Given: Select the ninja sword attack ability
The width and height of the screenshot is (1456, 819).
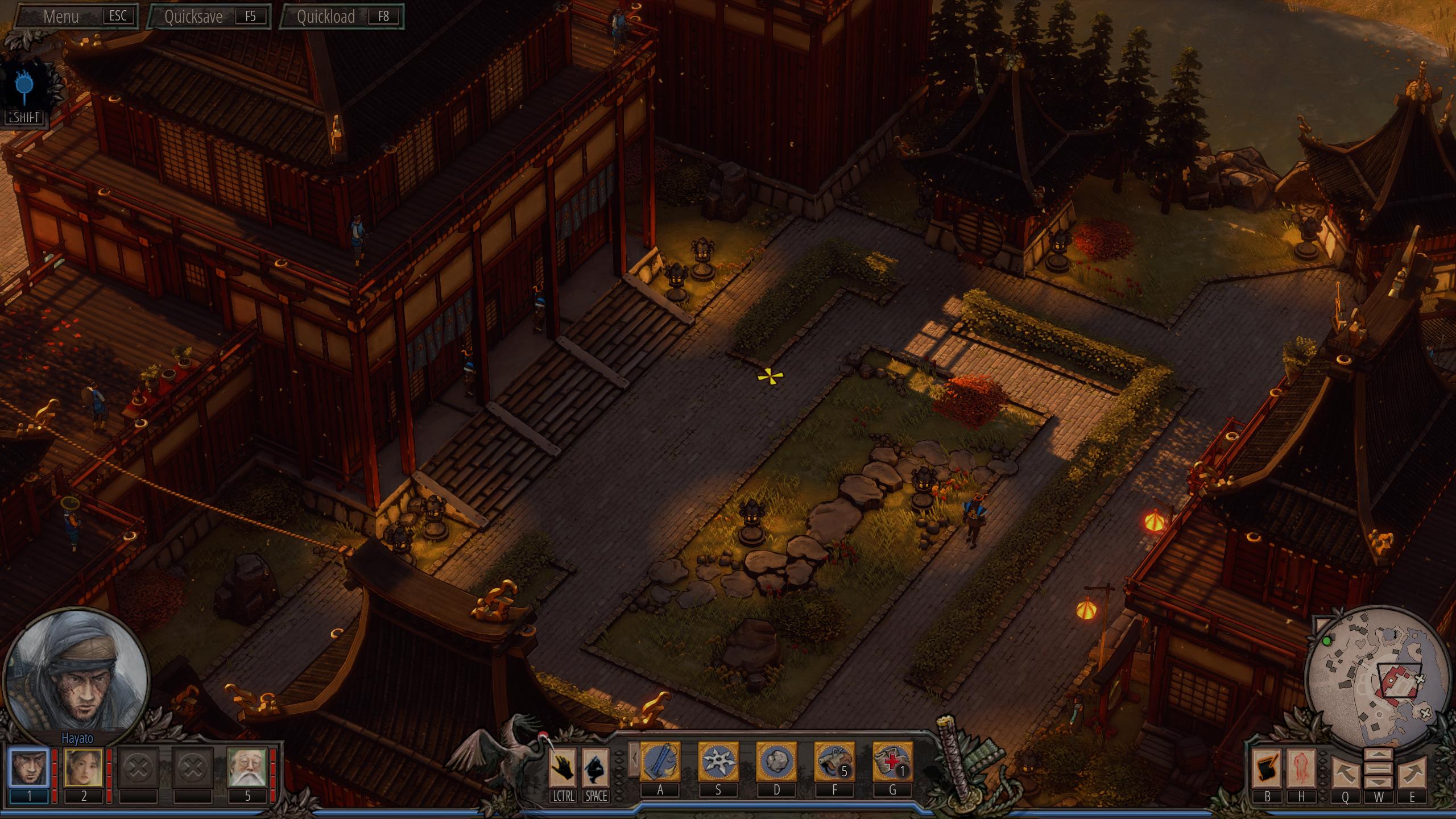Looking at the screenshot, I should 660,762.
